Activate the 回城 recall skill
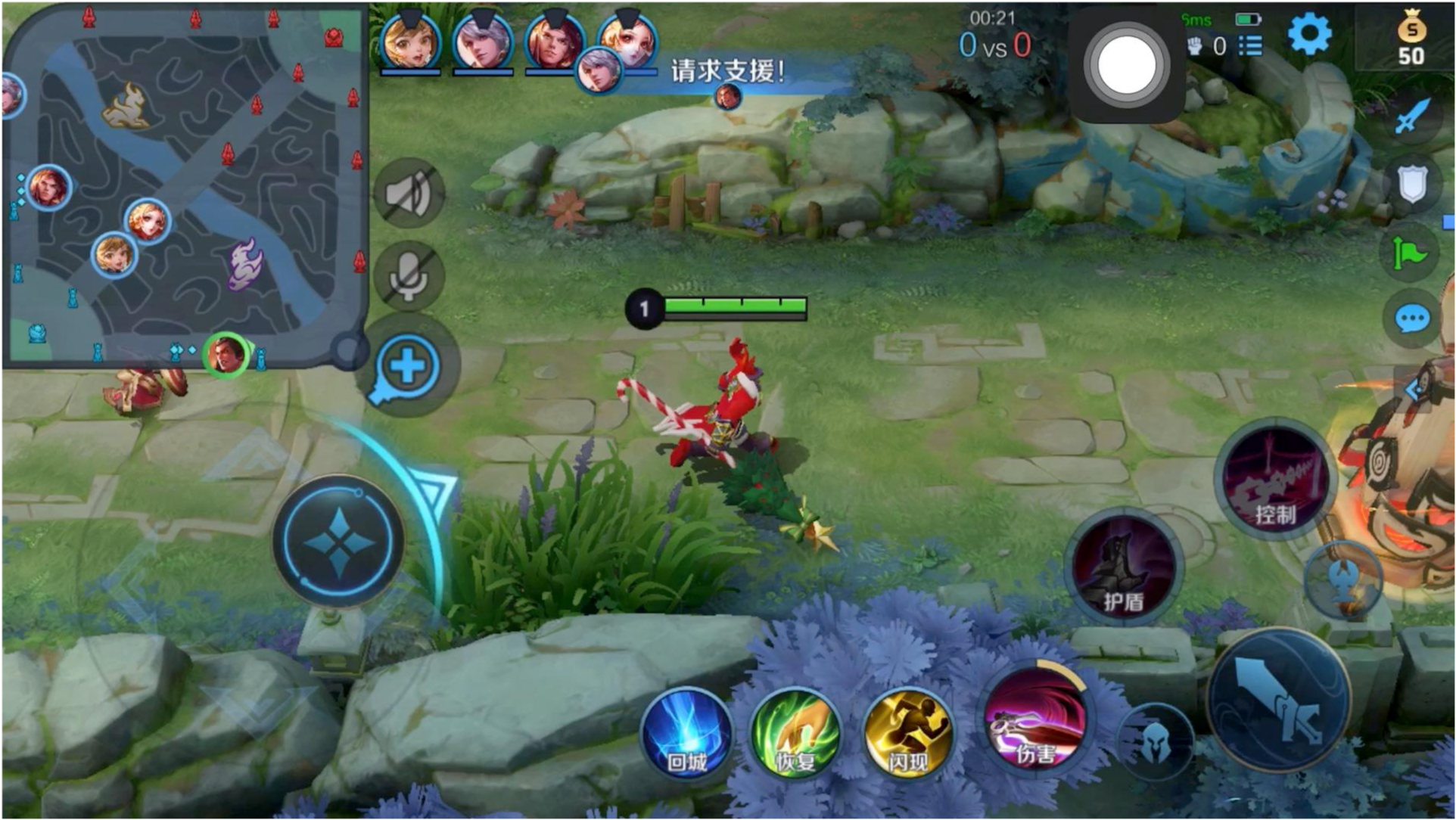 coord(686,734)
